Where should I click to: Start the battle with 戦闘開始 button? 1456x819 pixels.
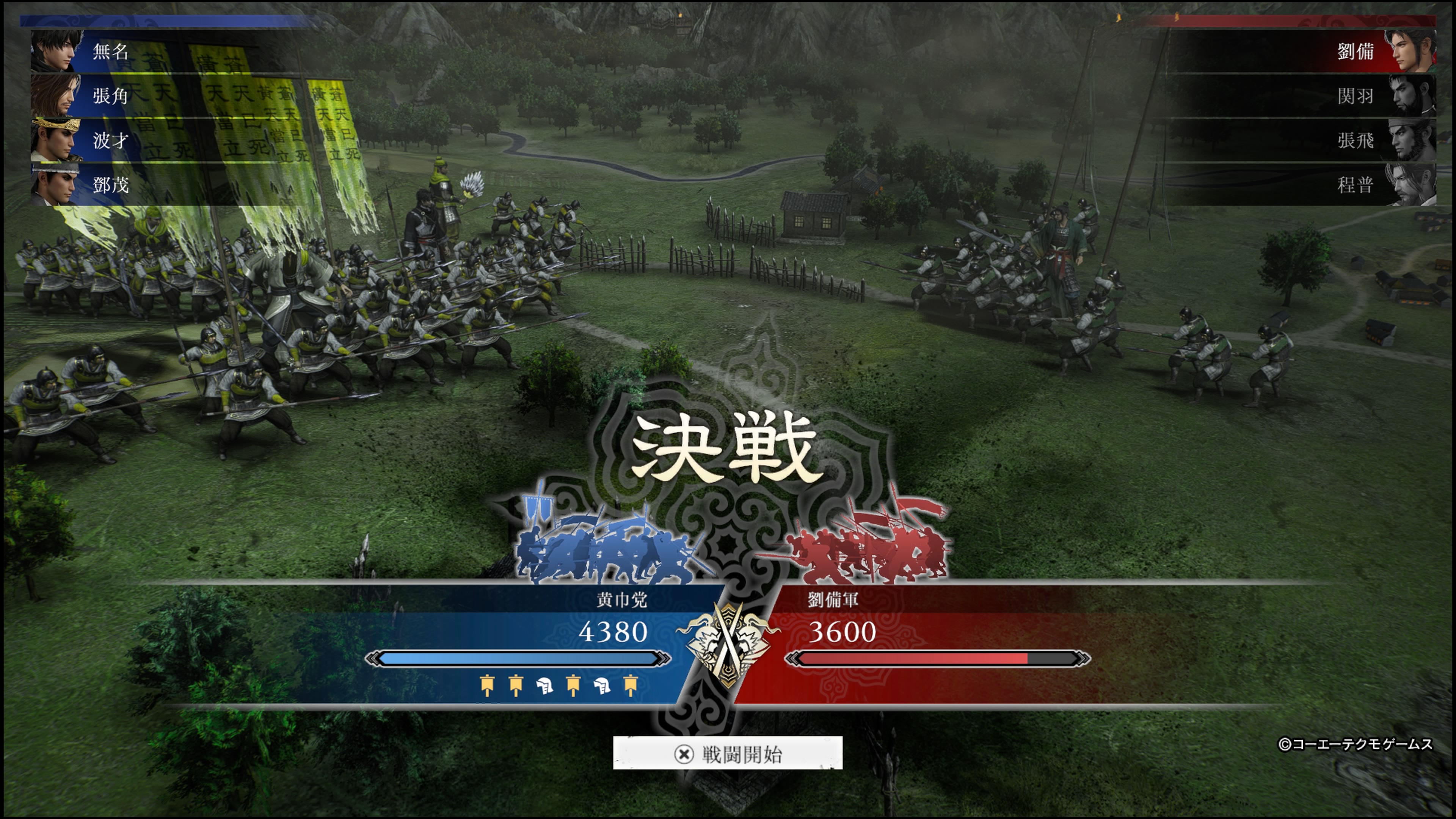tap(728, 753)
